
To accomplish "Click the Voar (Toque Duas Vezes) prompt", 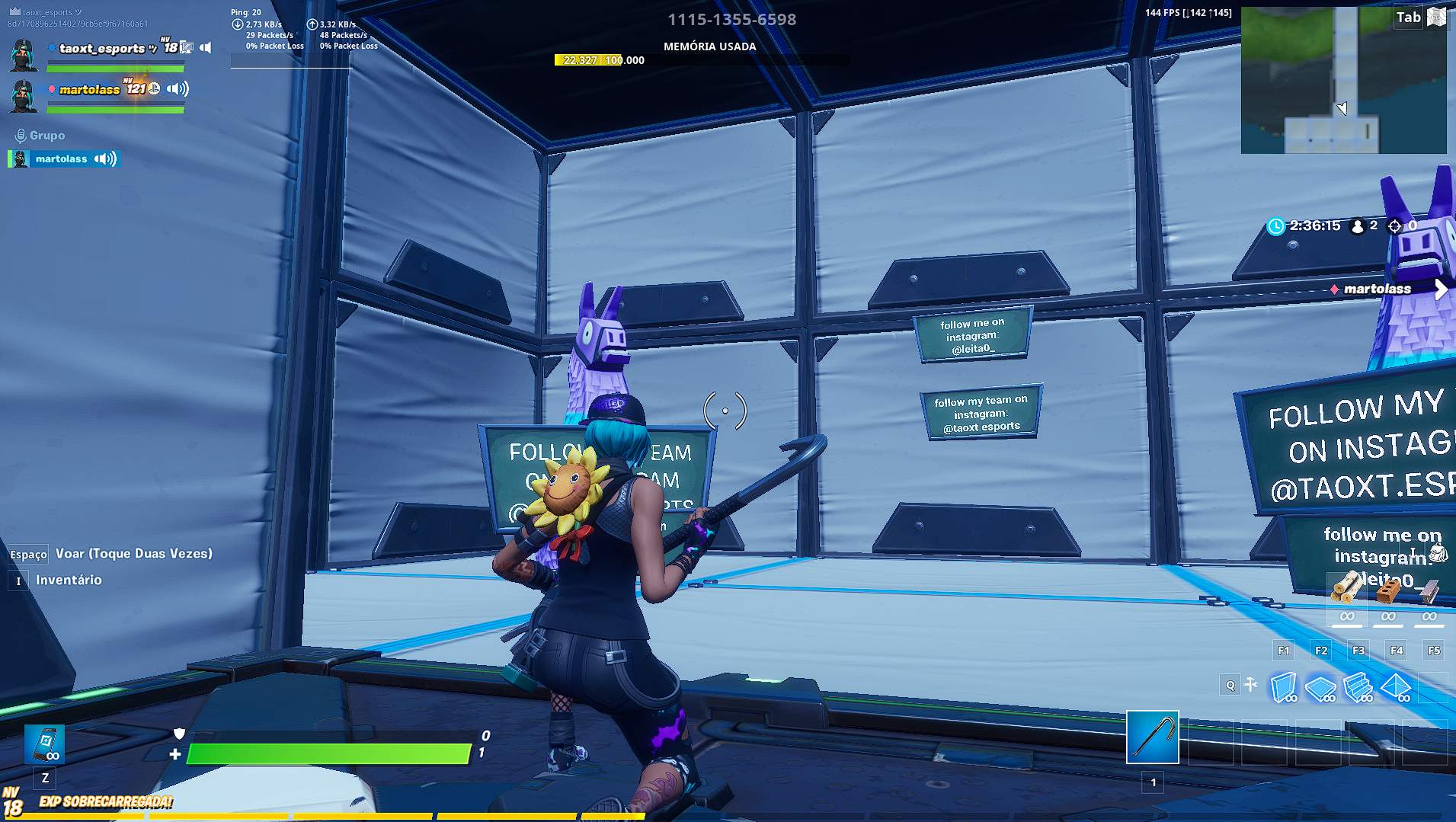I will point(133,553).
